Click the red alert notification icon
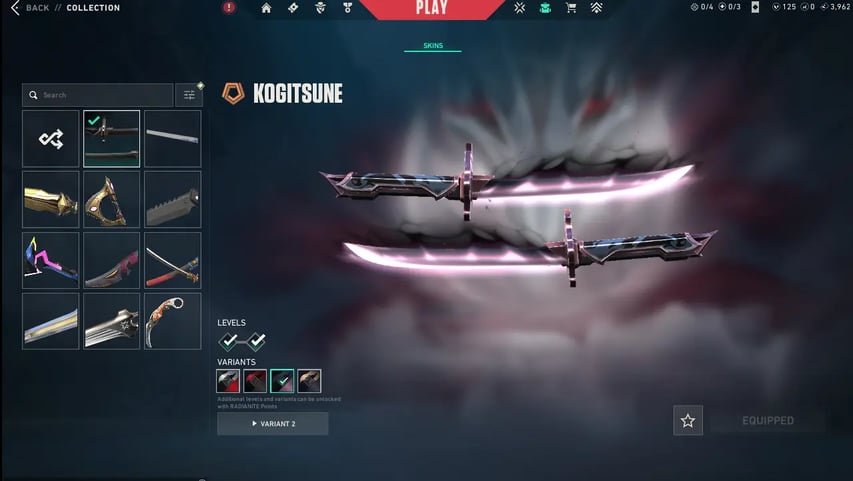This screenshot has height=481, width=853. tap(229, 8)
